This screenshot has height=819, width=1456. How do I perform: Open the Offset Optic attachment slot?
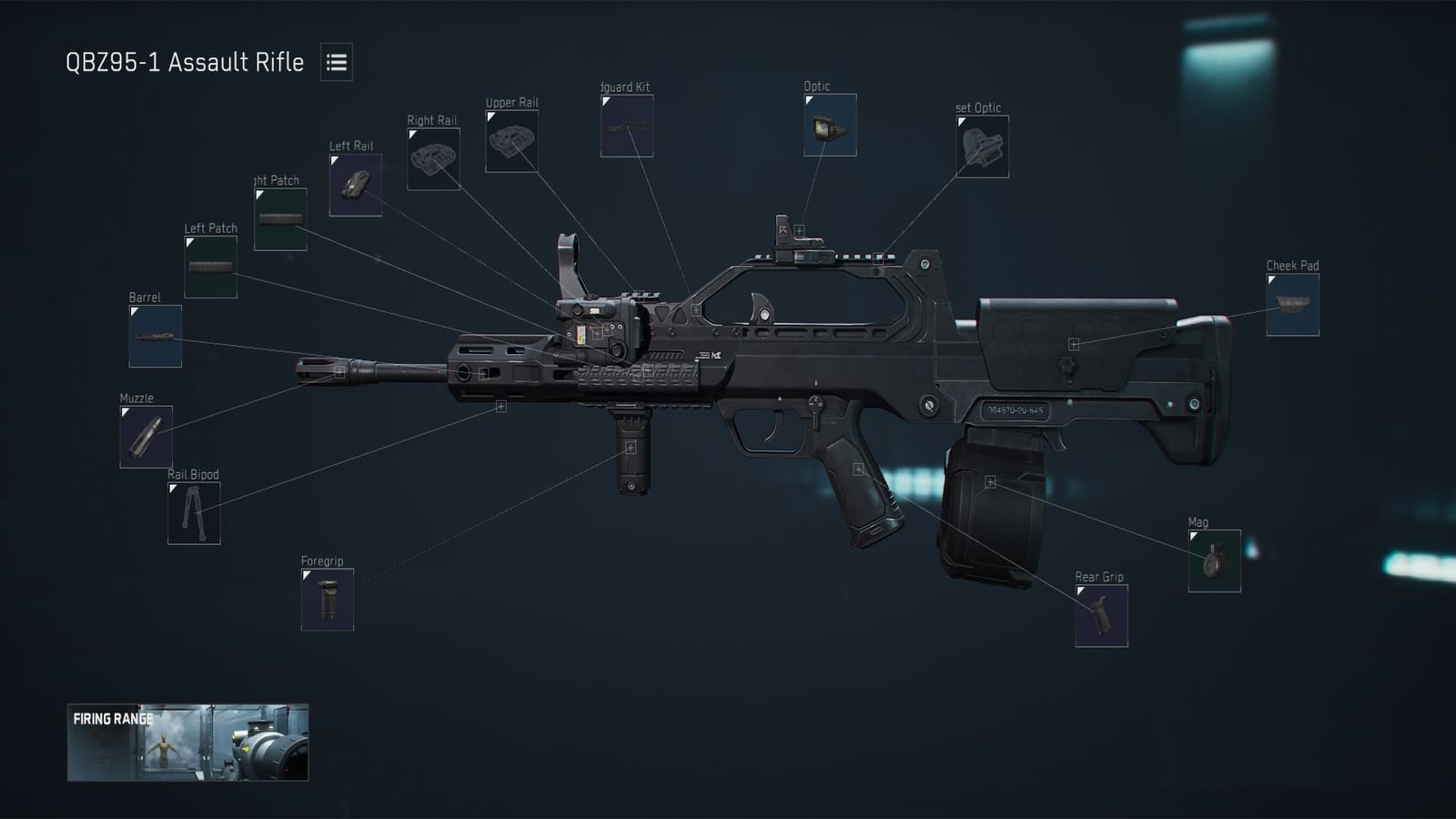tap(984, 147)
